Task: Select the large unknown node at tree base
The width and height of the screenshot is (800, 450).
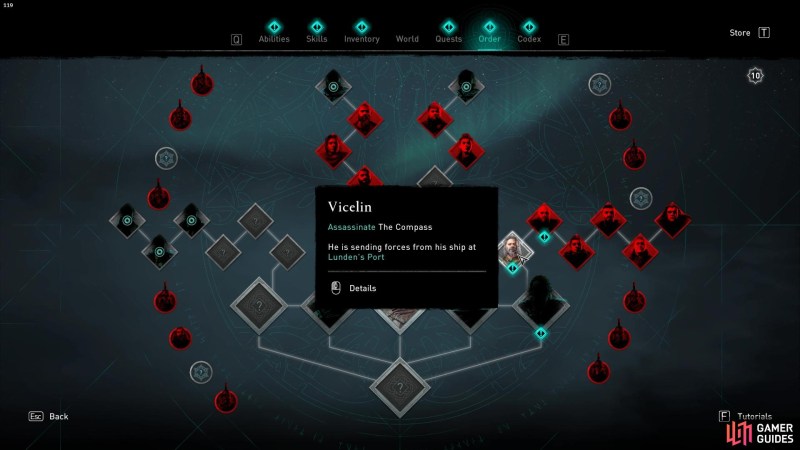Action: [x=400, y=387]
